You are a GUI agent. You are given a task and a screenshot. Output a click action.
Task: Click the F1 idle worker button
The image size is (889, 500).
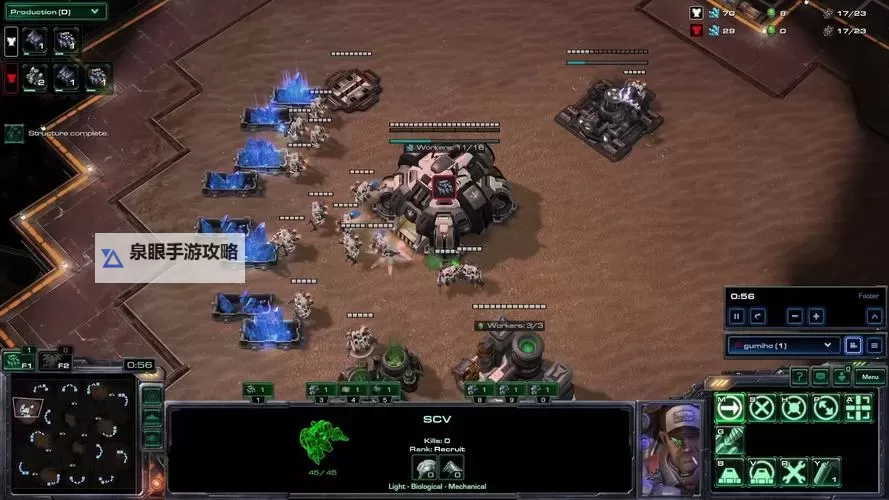coord(17,360)
